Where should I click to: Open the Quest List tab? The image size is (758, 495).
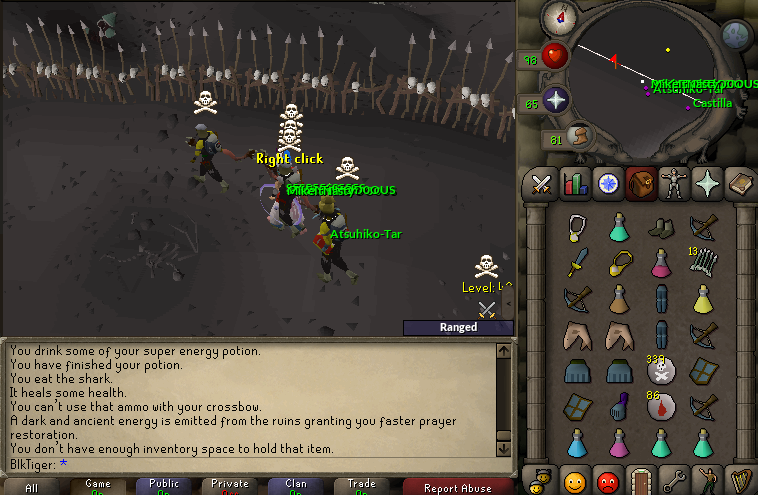pos(608,184)
